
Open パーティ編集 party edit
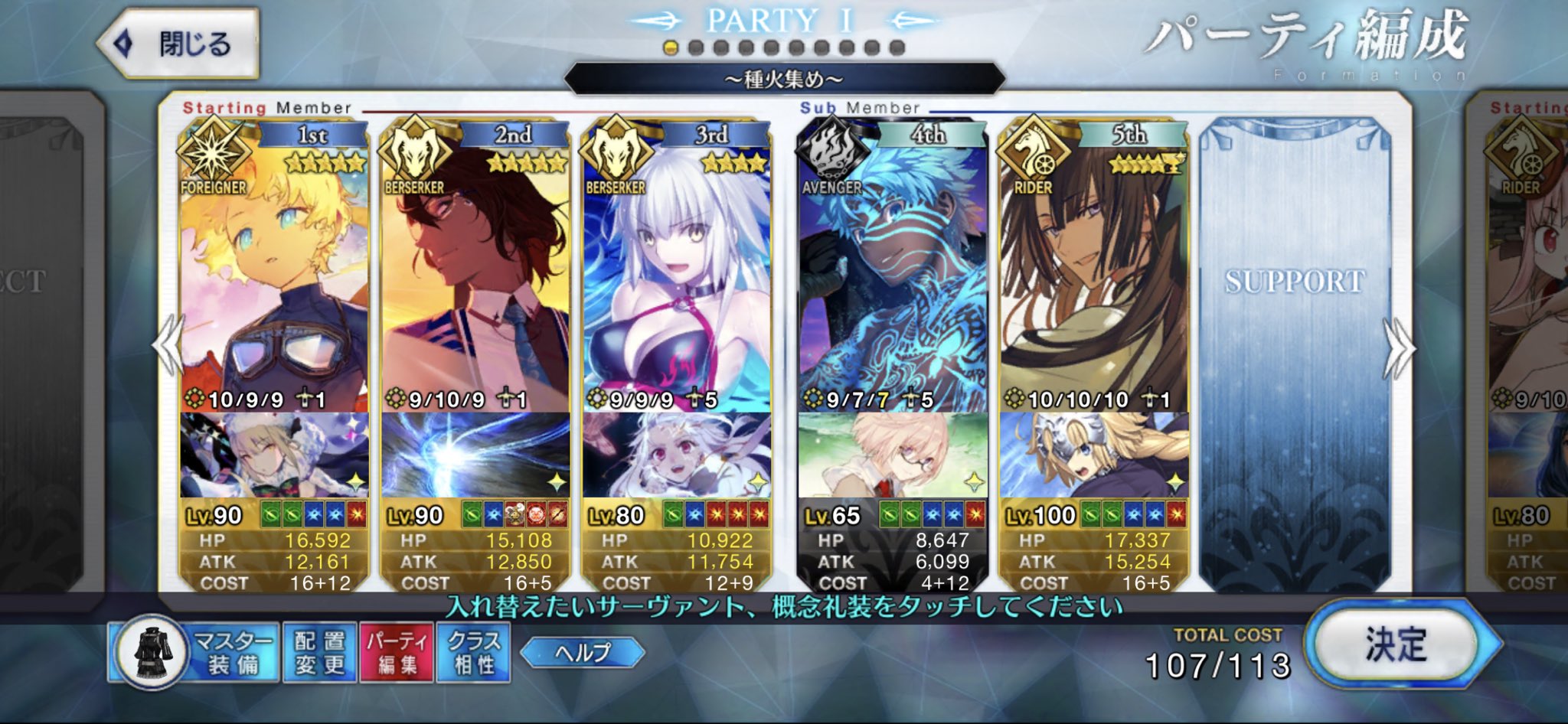(x=397, y=653)
